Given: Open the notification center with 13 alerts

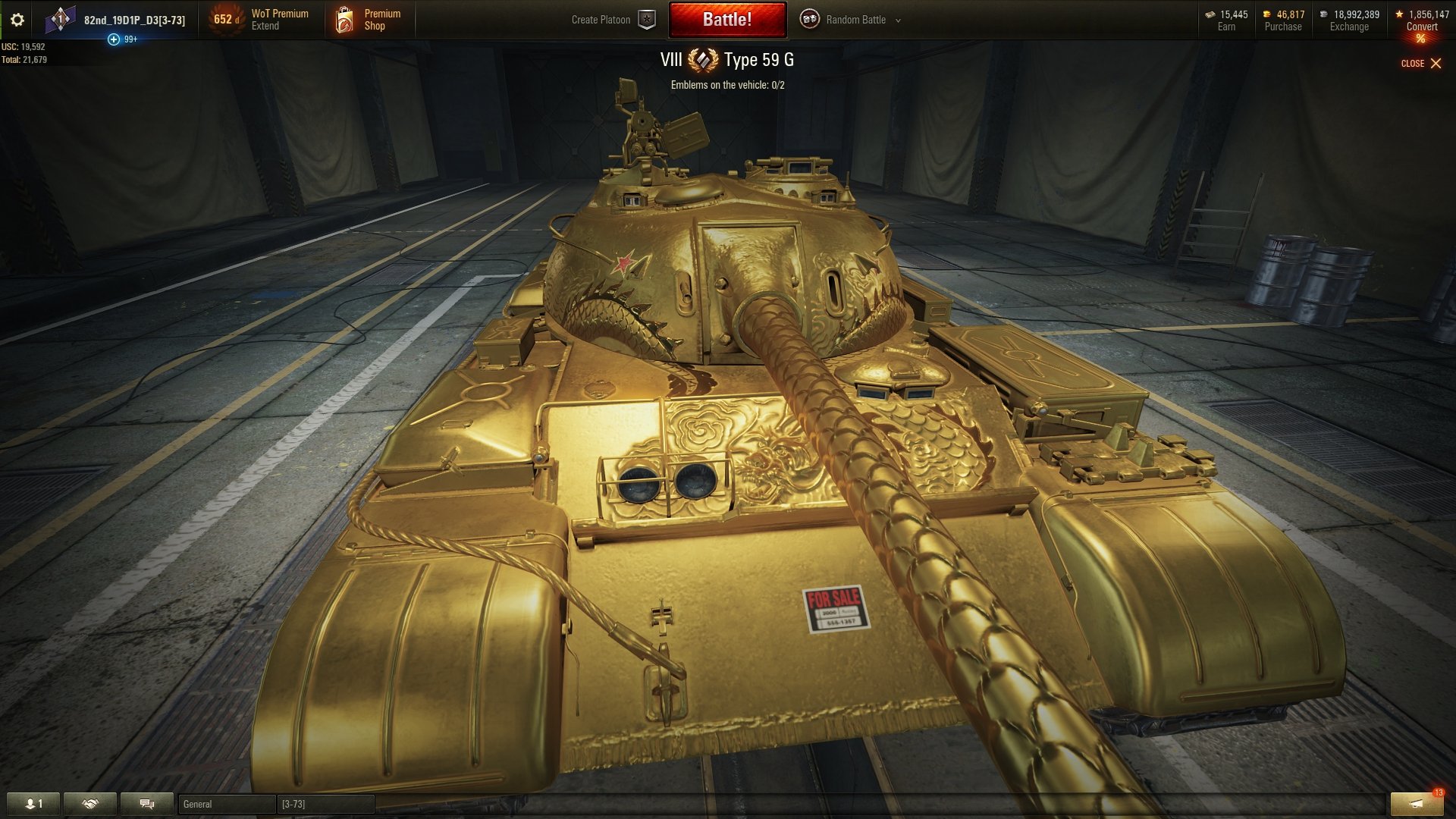Looking at the screenshot, I should coord(1416,804).
